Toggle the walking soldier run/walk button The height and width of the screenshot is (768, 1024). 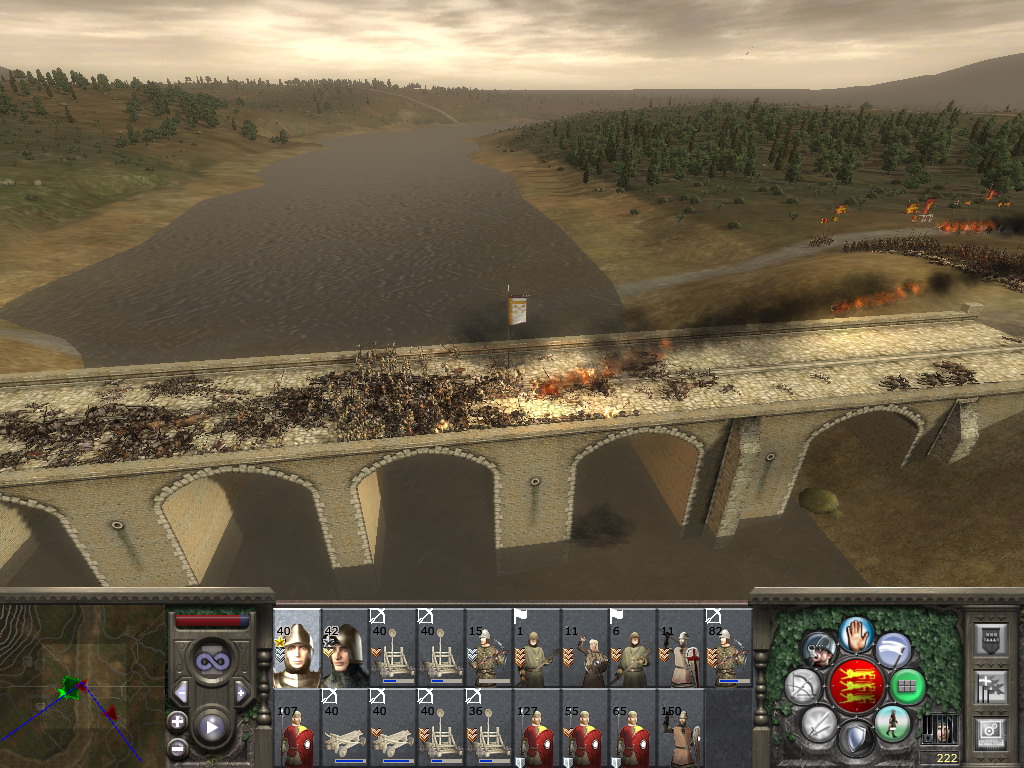point(892,722)
